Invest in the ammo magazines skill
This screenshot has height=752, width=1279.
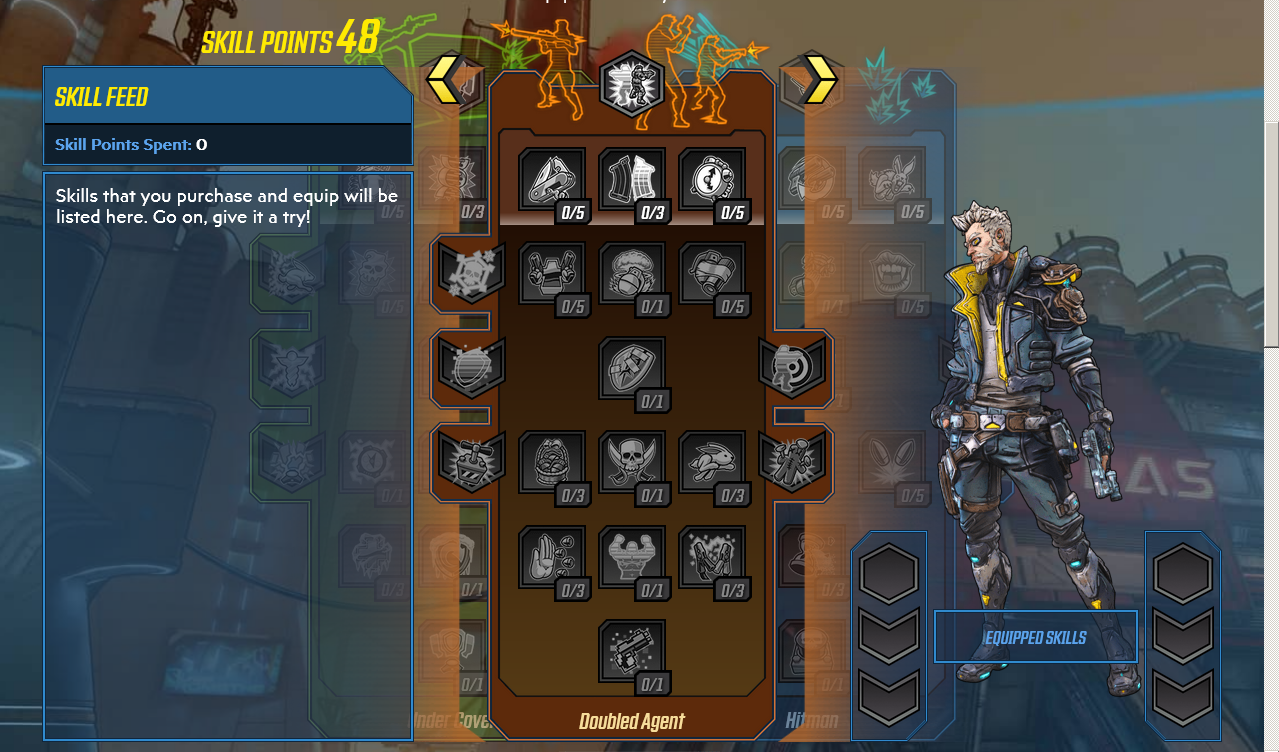[631, 179]
